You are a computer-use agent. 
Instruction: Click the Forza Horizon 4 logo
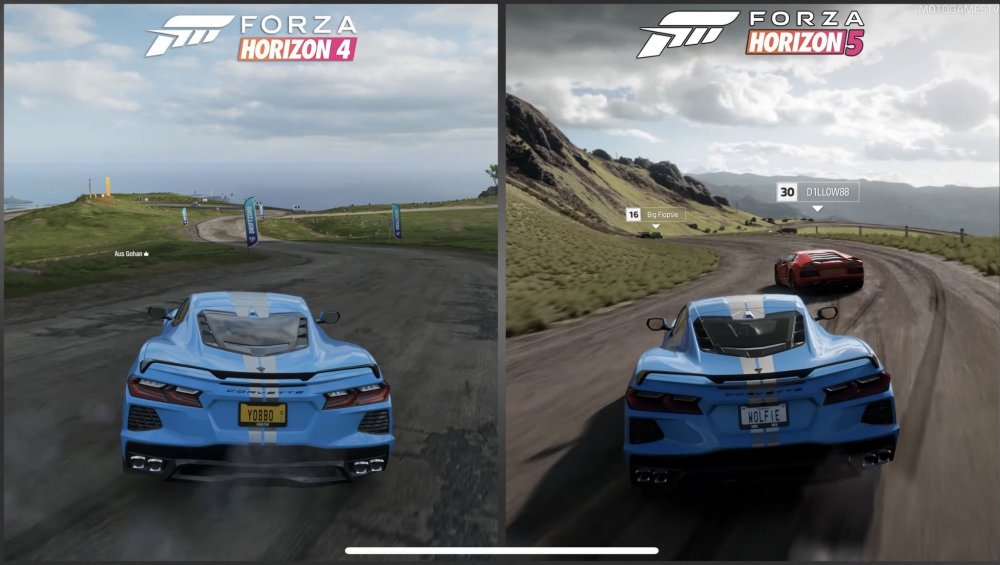coord(252,37)
